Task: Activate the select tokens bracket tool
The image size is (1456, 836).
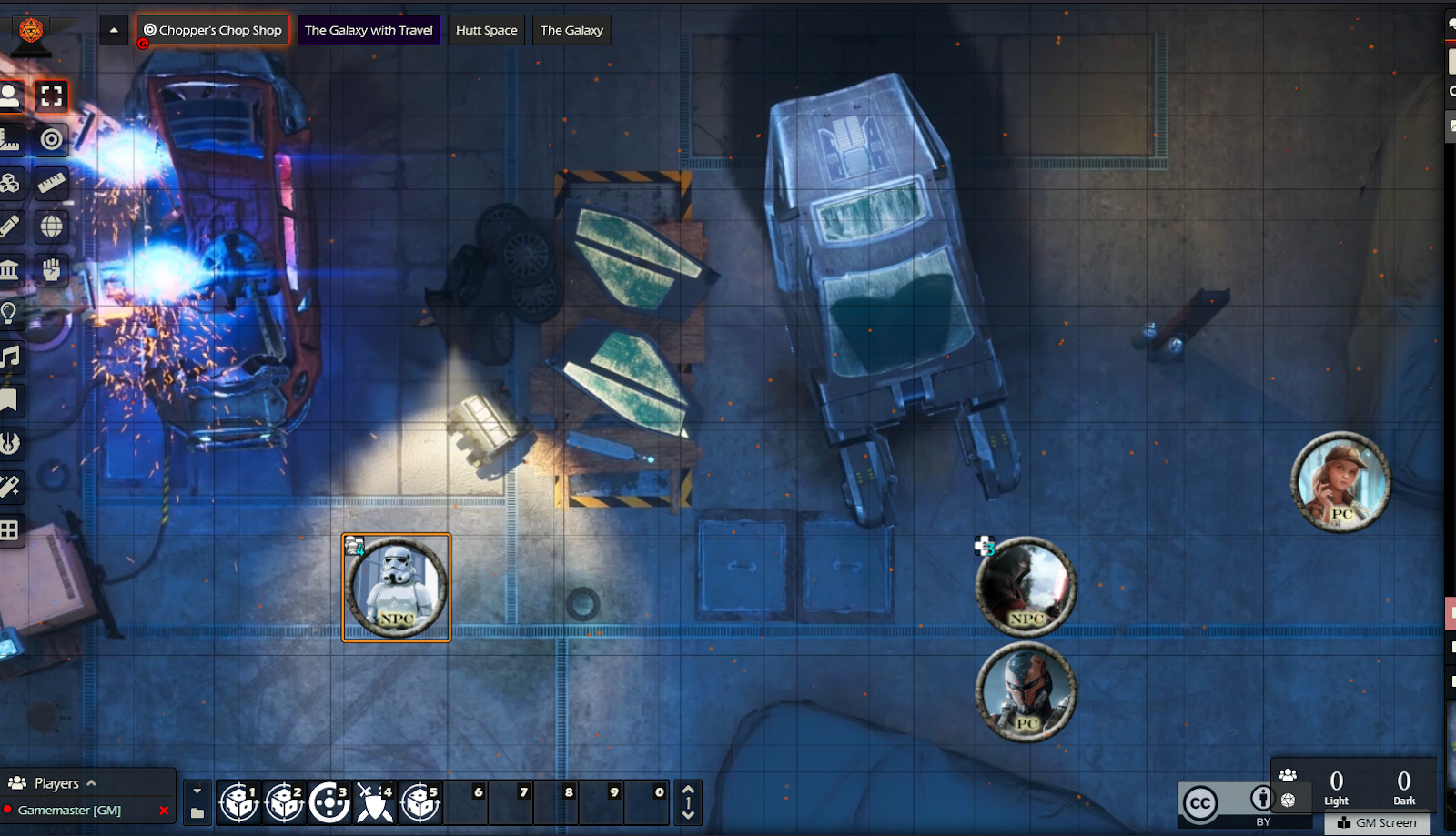Action: point(52,96)
